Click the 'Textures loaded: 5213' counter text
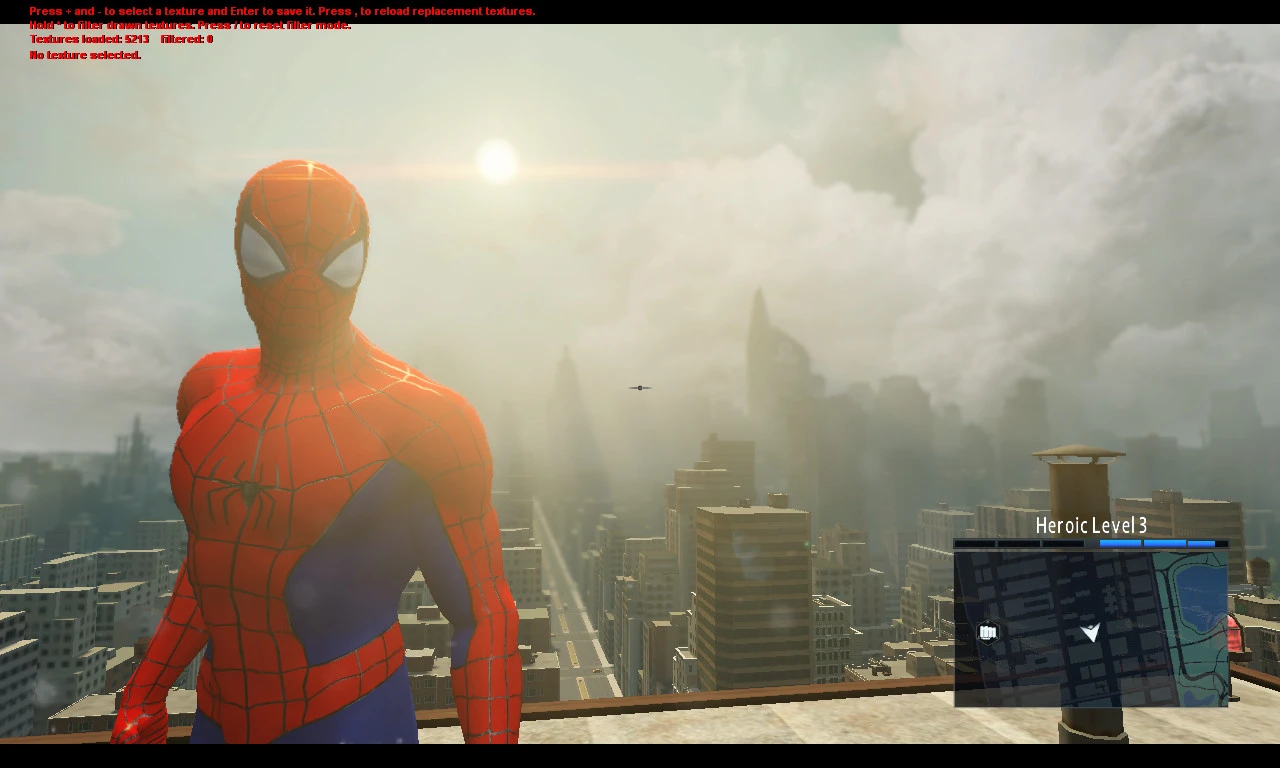The height and width of the screenshot is (768, 1280). (88, 40)
